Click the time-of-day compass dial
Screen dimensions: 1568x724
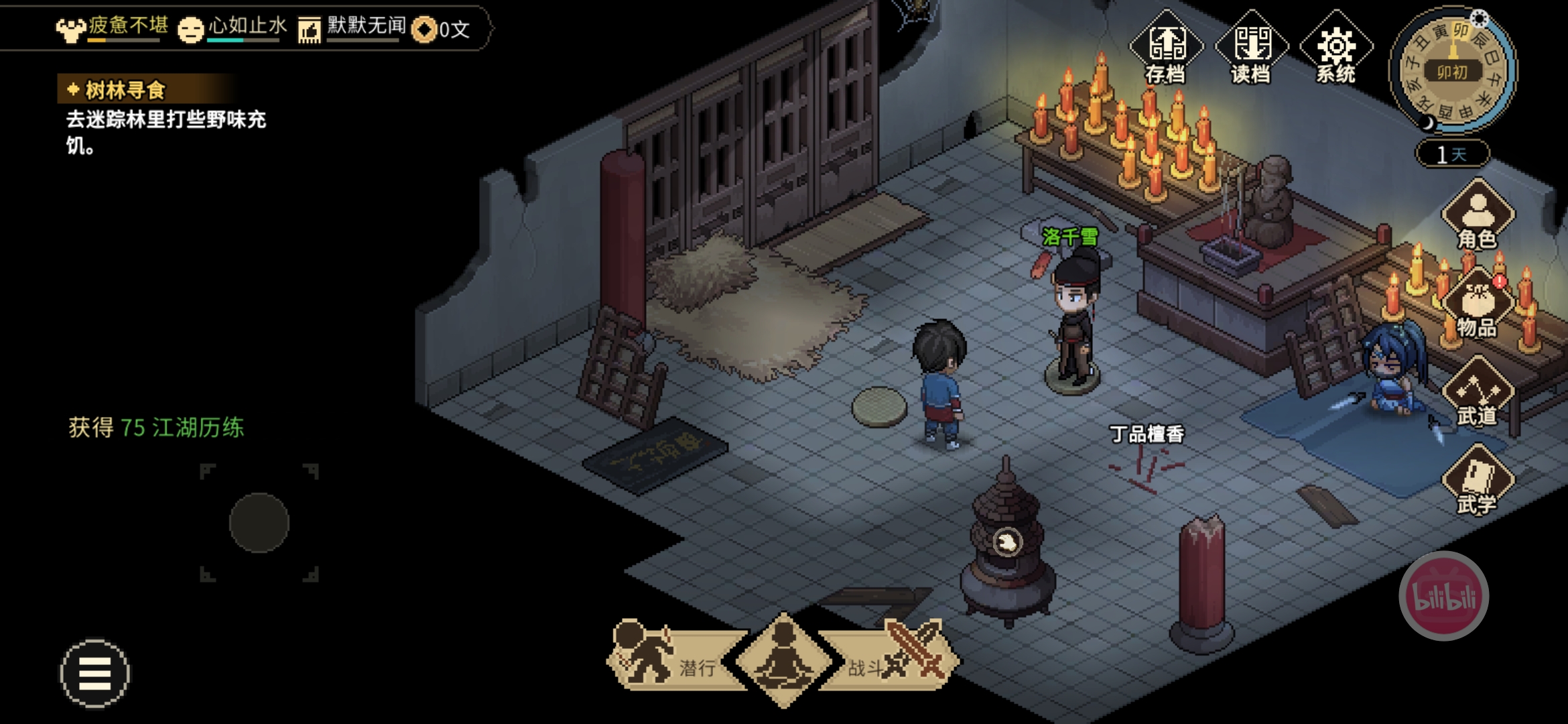[1453, 70]
